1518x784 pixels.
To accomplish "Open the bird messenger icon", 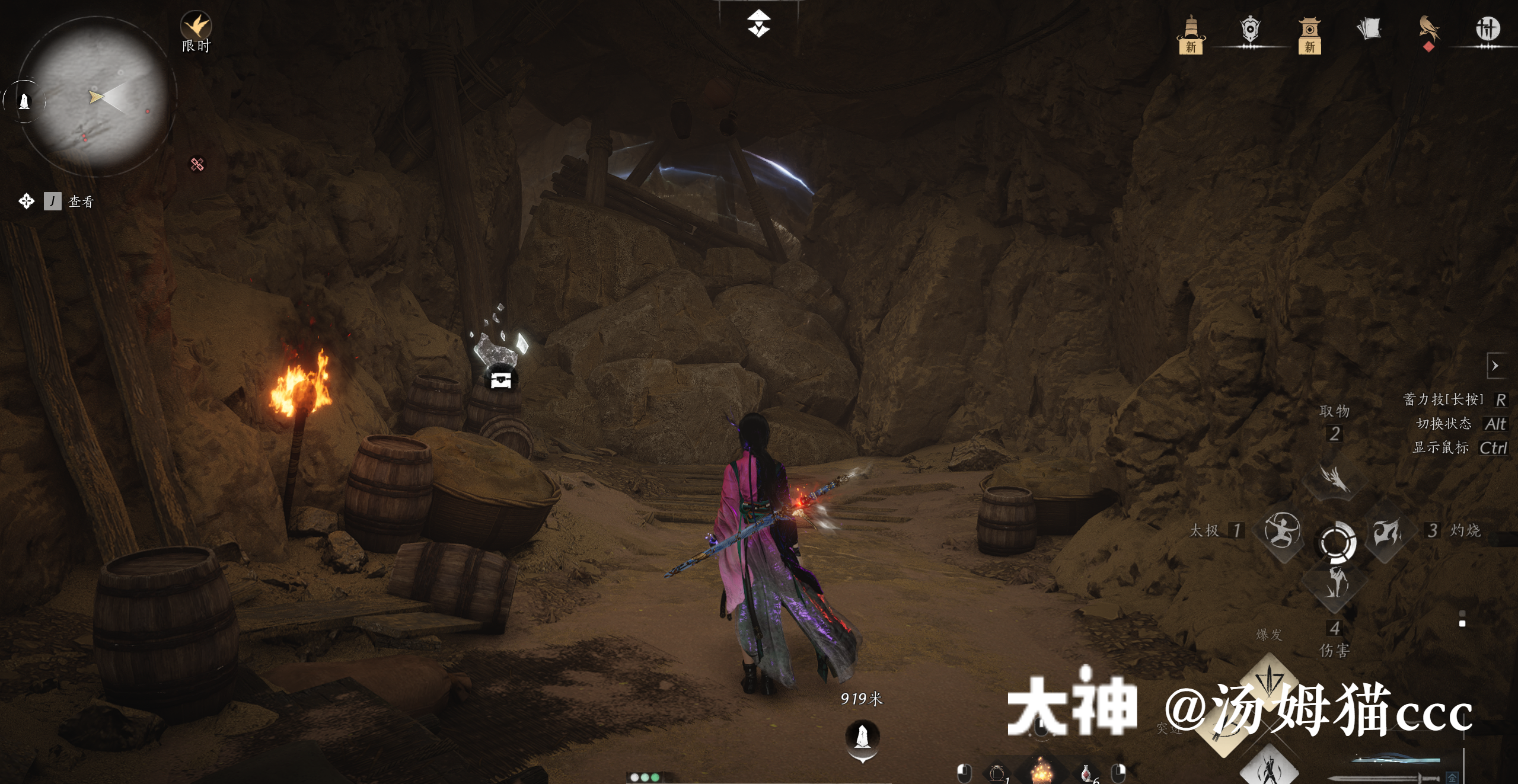I will 1429,30.
